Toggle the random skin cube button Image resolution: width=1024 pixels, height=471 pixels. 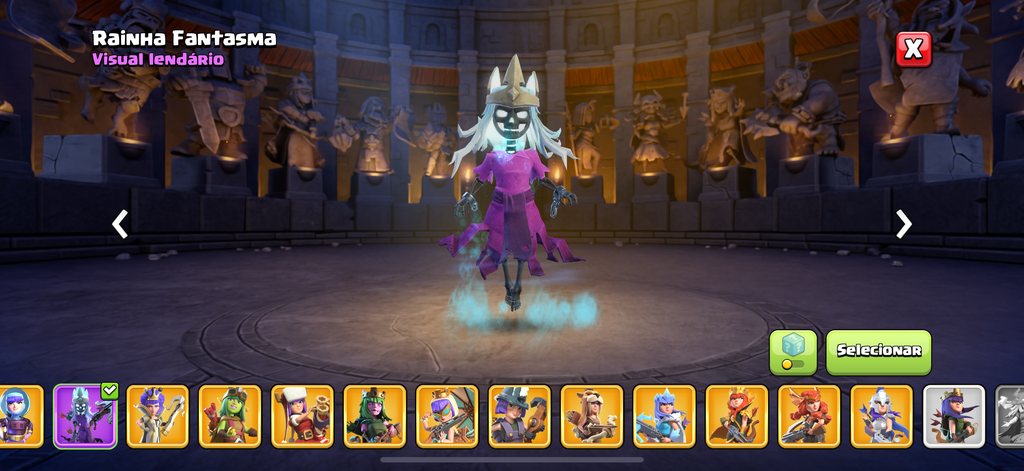(x=792, y=352)
